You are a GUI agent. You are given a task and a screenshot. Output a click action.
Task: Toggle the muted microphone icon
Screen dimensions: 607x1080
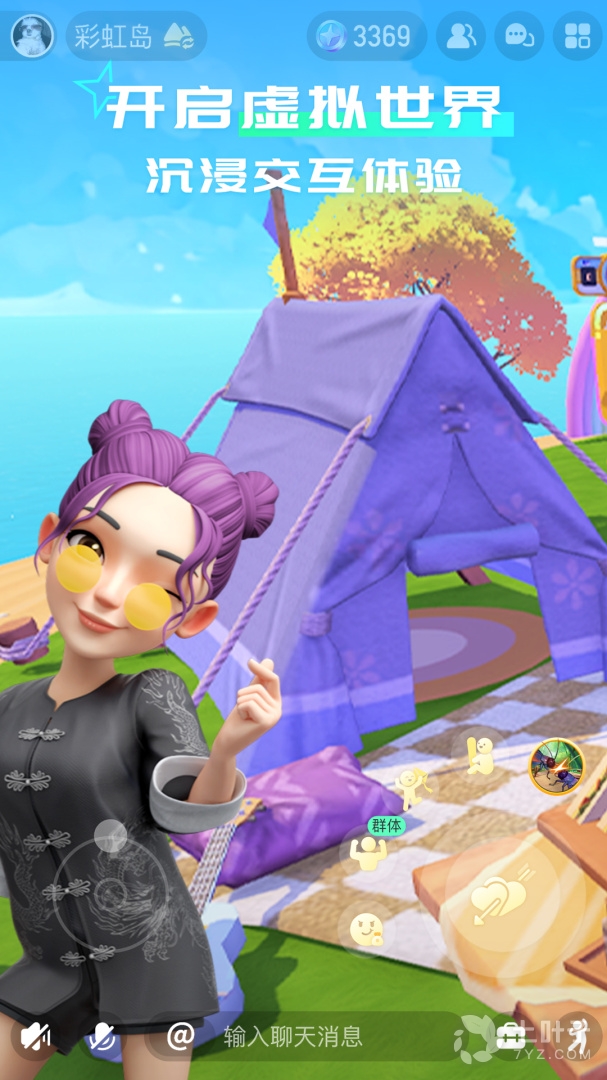tap(100, 1036)
